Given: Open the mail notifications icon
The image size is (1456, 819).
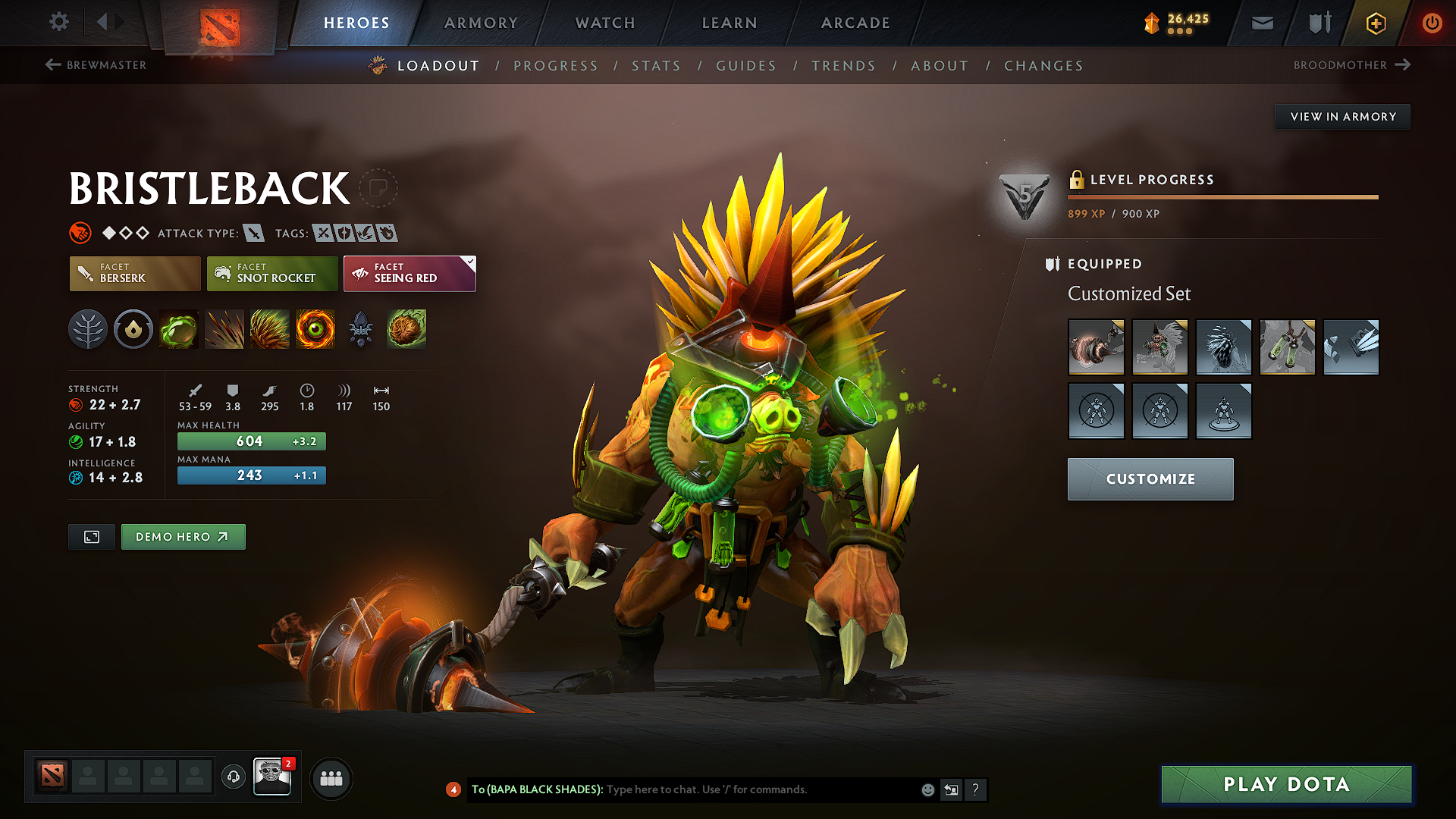Looking at the screenshot, I should click(x=1262, y=23).
